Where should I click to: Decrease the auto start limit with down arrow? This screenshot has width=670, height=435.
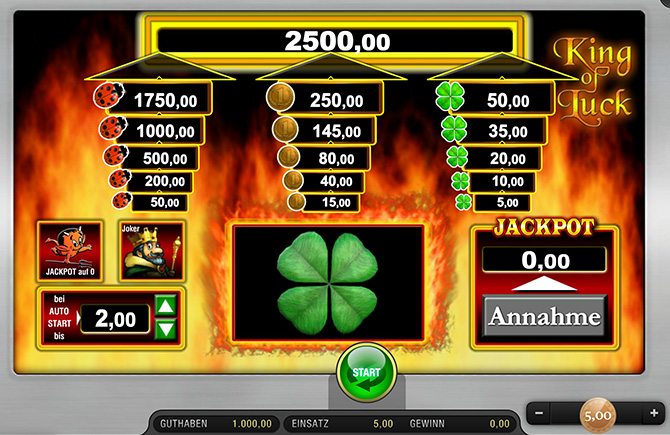(167, 328)
